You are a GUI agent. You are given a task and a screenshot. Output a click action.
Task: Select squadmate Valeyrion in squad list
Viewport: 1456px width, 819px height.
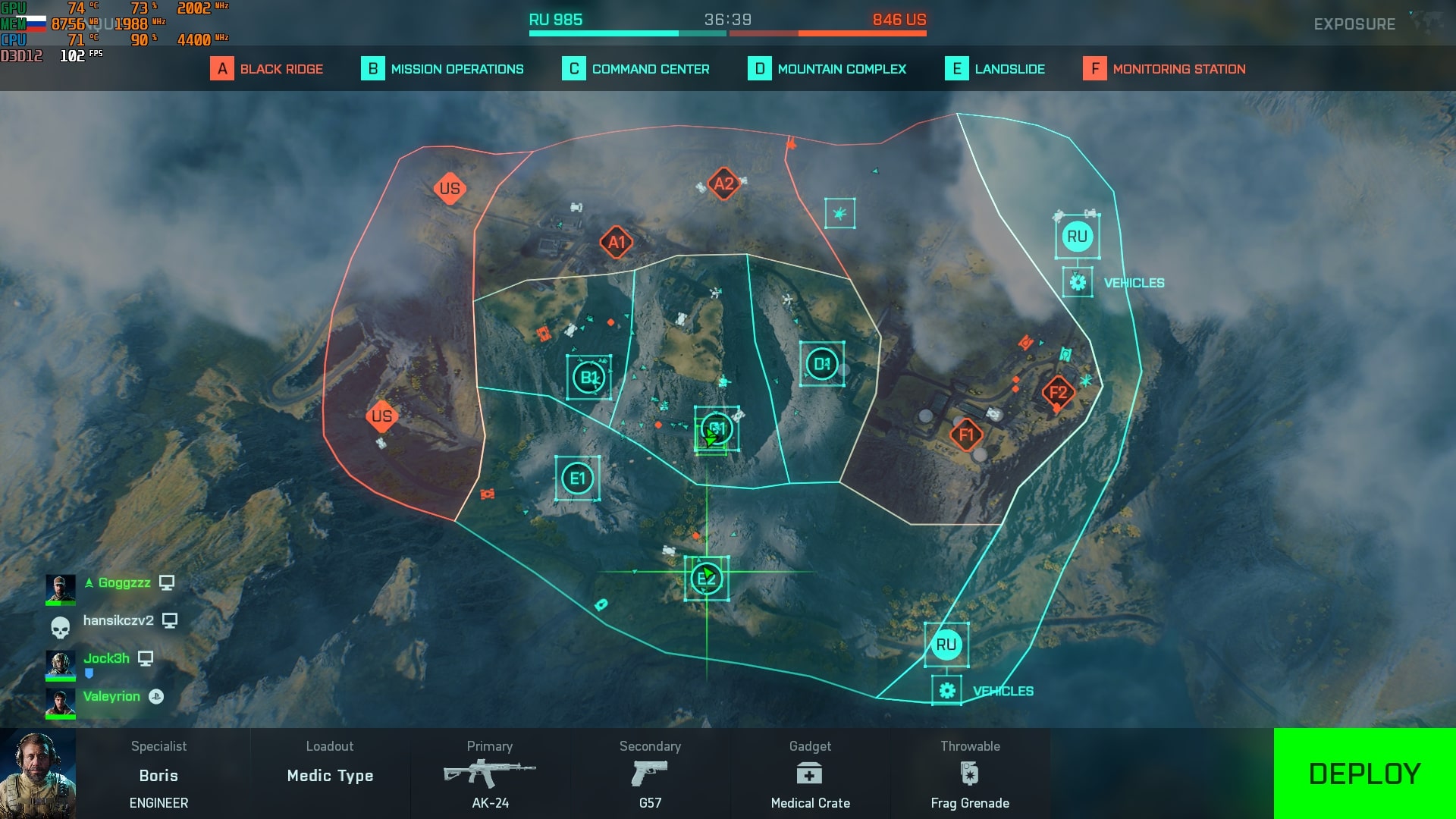point(111,696)
